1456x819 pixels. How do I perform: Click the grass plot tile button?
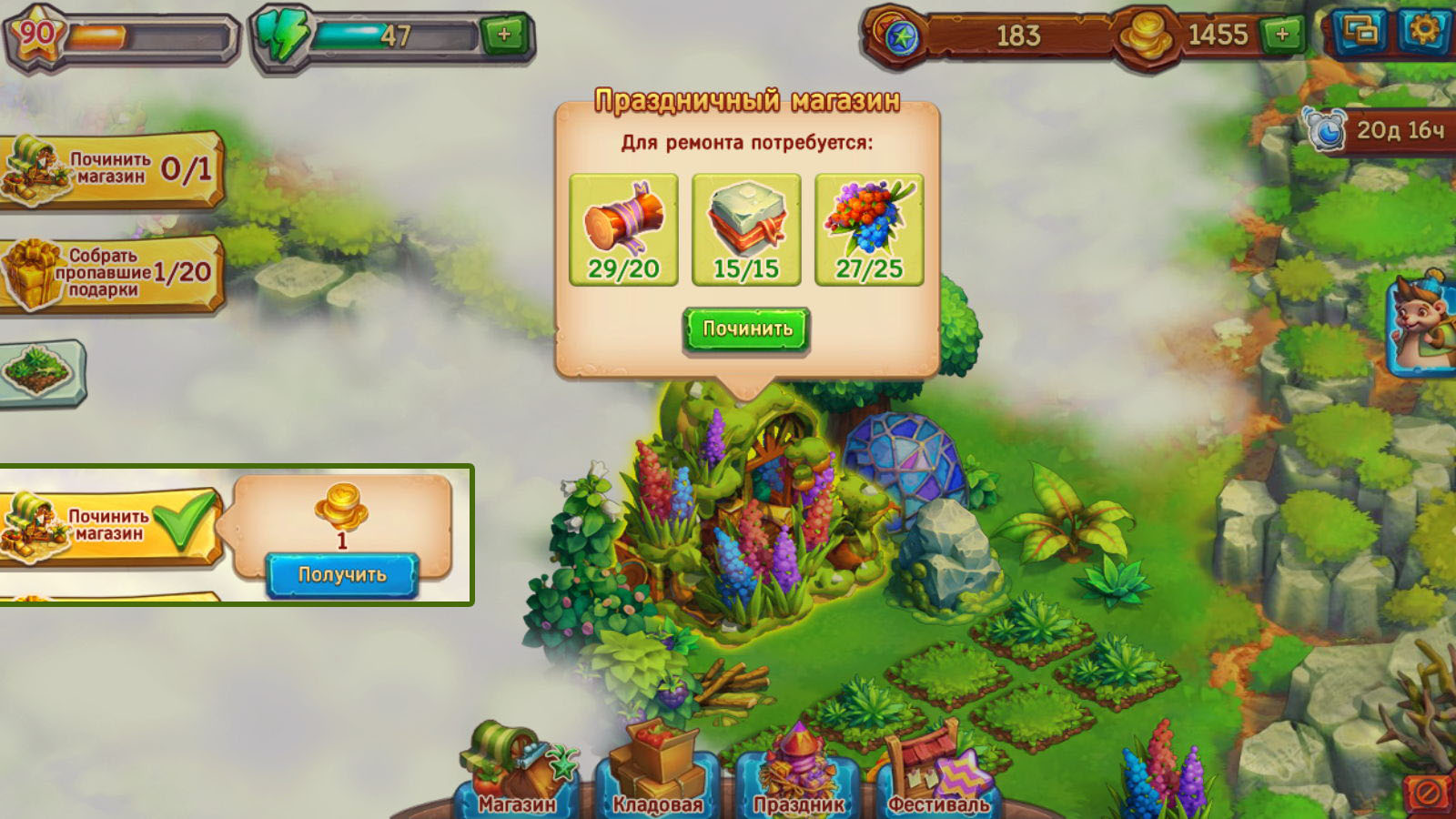pyautogui.click(x=41, y=370)
